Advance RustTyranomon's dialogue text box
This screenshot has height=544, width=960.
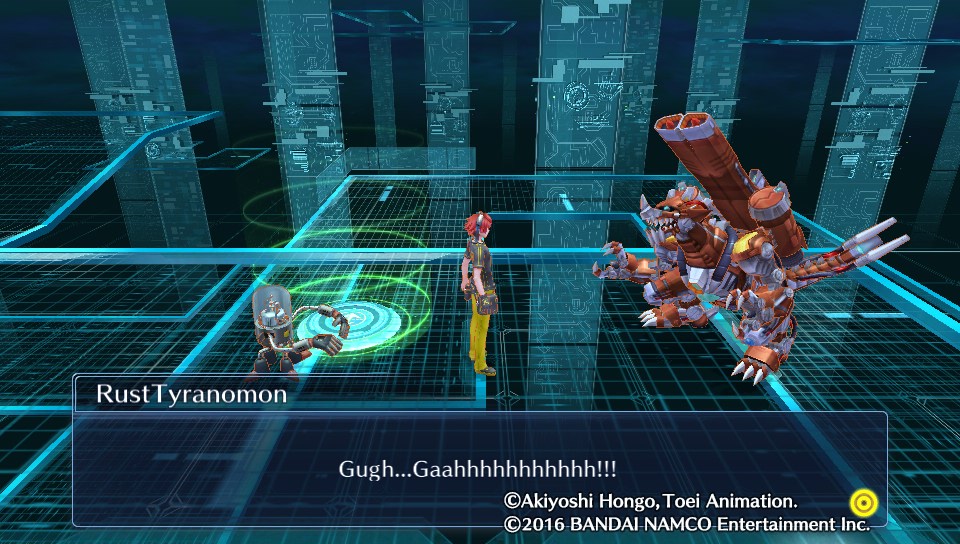[479, 468]
